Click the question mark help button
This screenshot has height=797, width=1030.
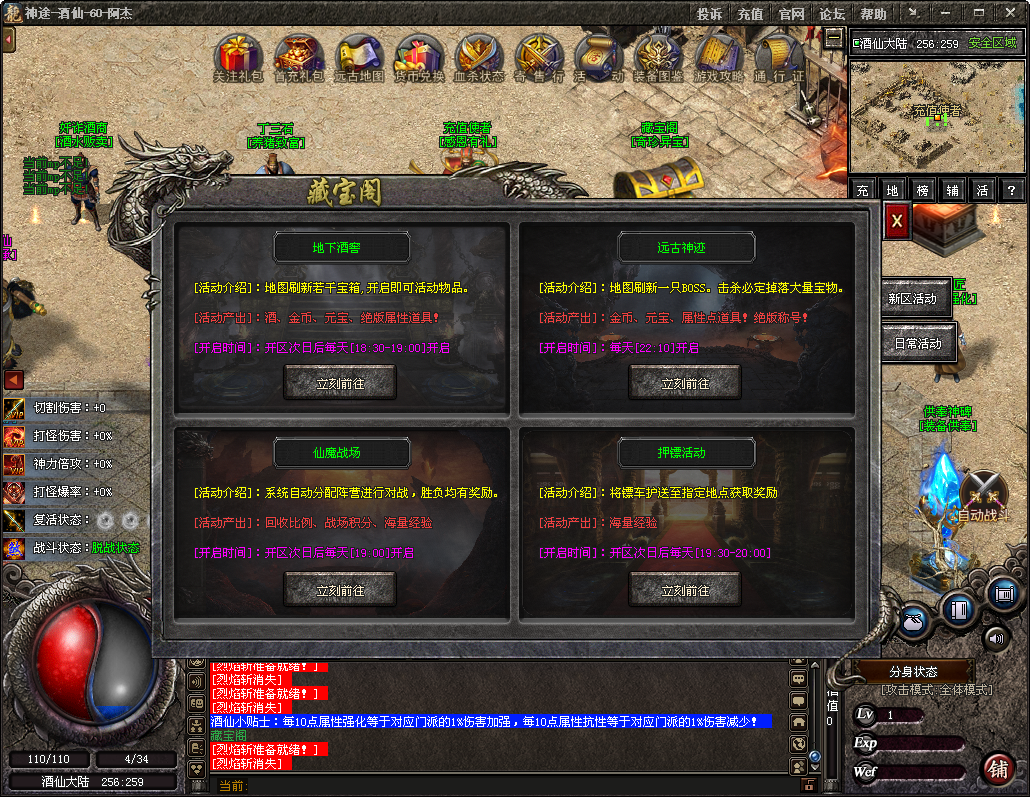(x=1012, y=190)
